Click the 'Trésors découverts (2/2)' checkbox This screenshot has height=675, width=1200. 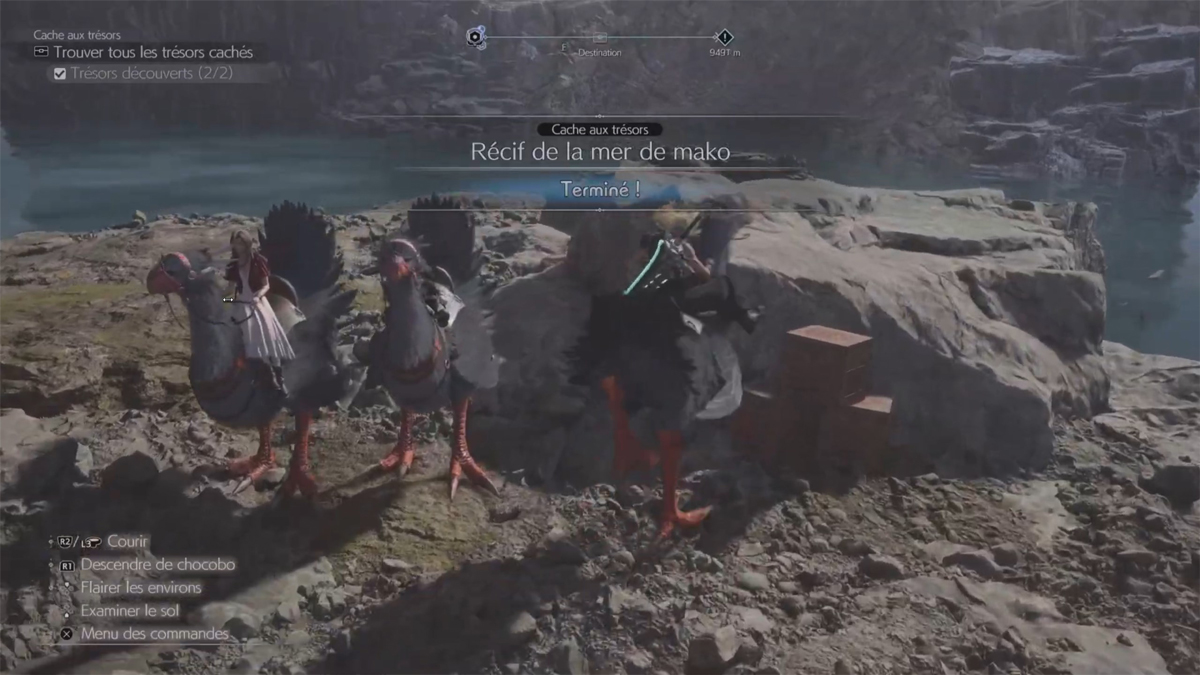click(60, 73)
